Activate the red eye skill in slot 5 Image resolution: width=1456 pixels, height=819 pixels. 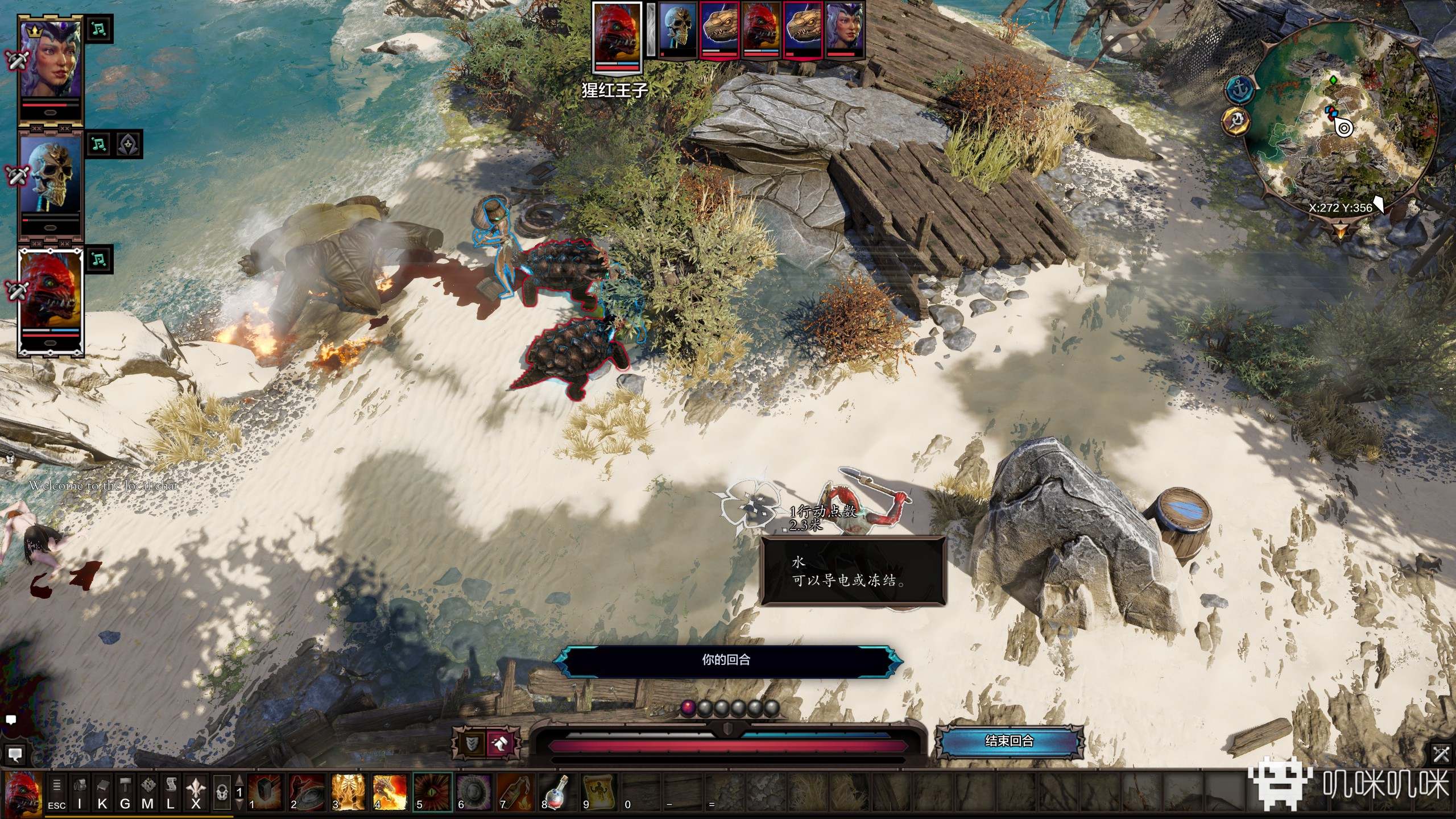point(432,792)
